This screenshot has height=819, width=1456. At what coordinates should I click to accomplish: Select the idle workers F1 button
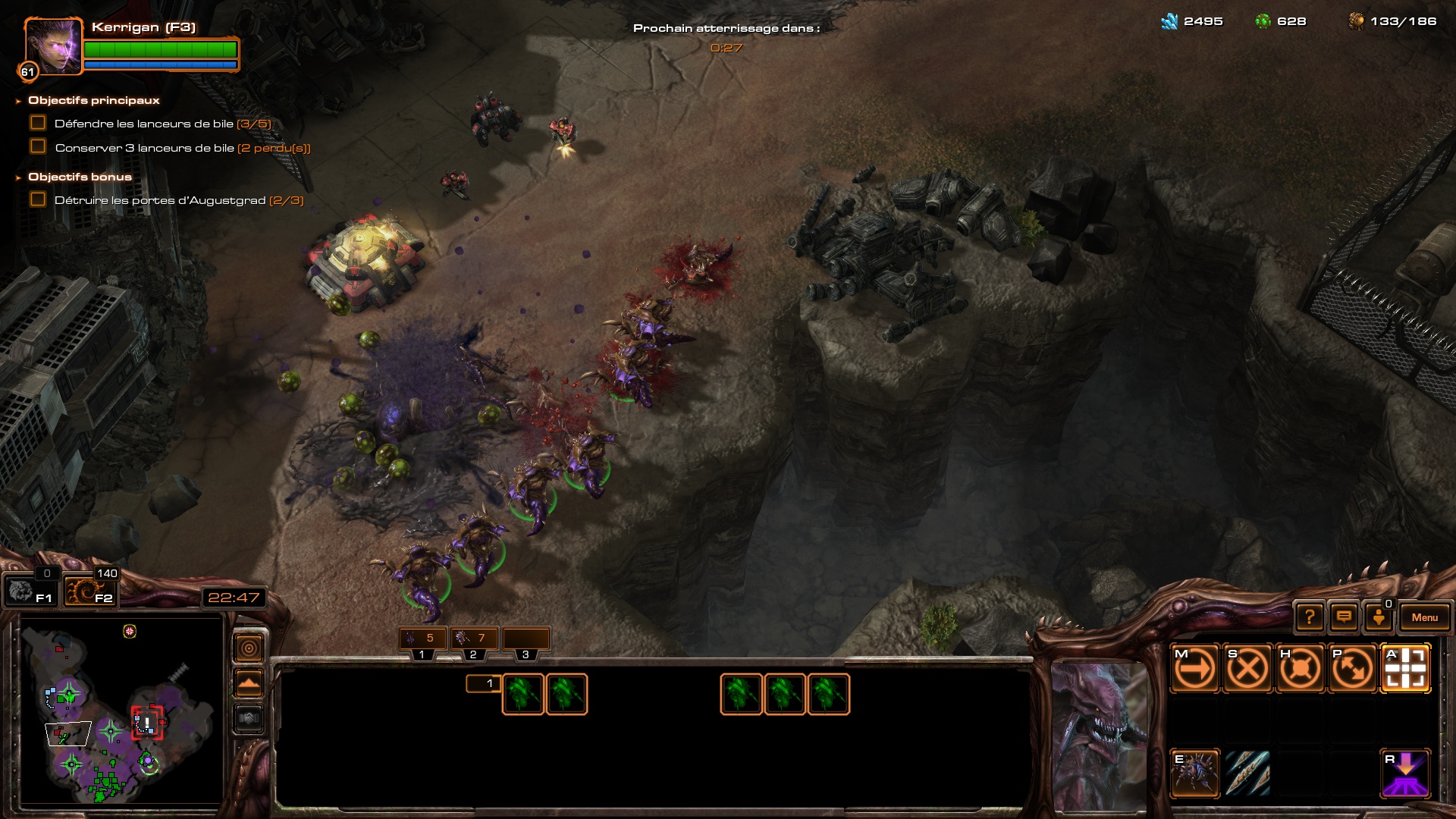tap(30, 591)
